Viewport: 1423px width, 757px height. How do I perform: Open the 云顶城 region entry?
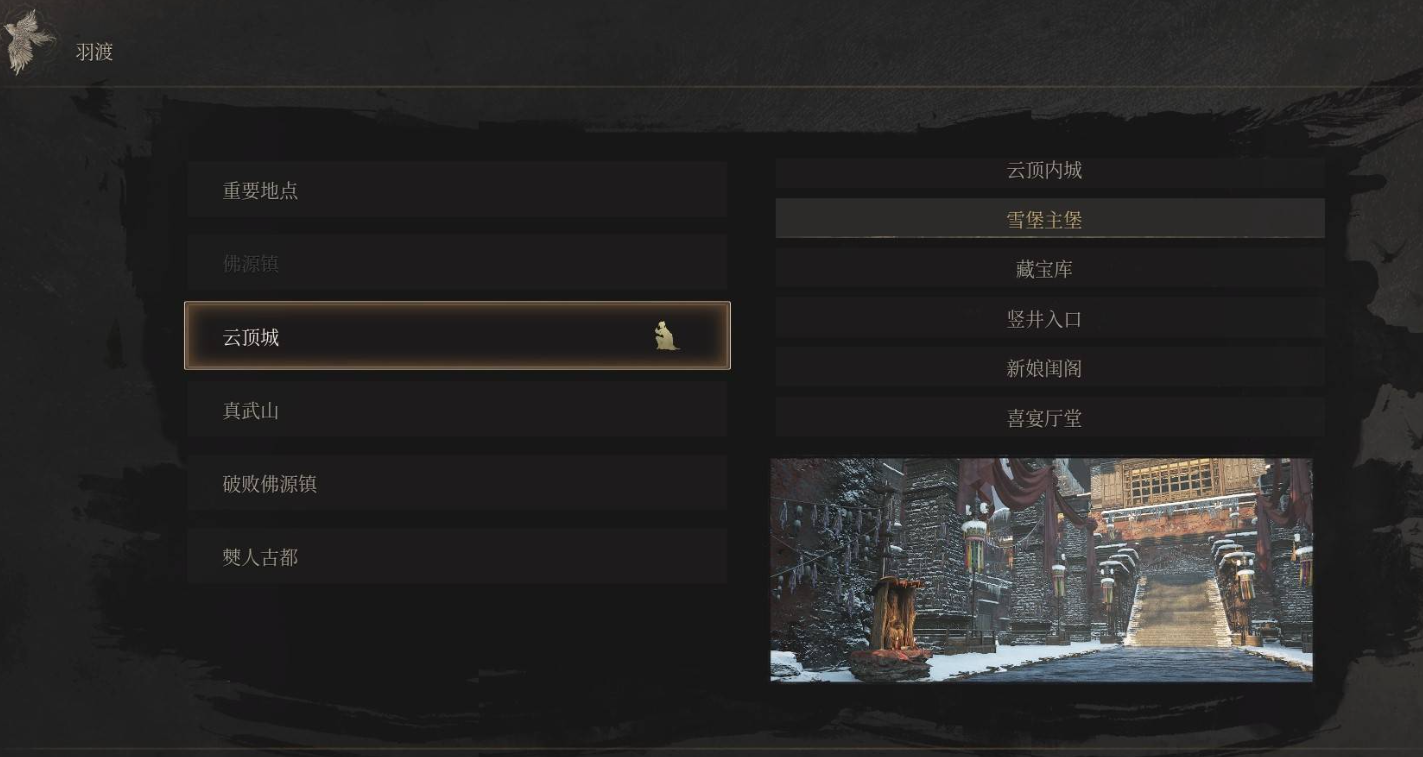click(x=400, y=337)
